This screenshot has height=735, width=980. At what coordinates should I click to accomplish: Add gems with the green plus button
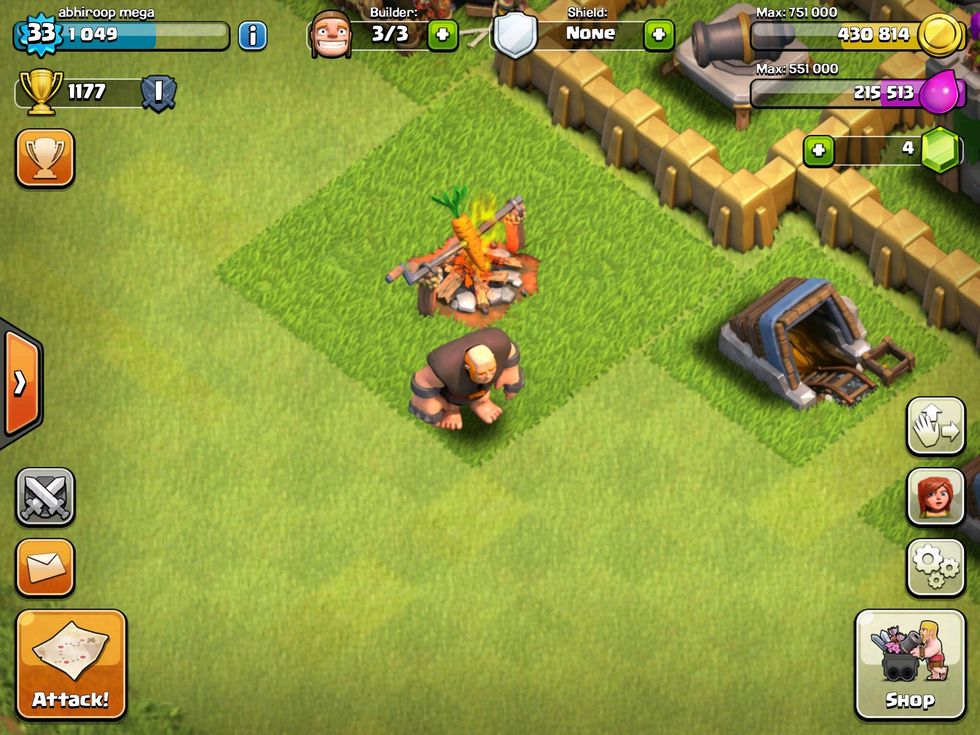point(818,150)
